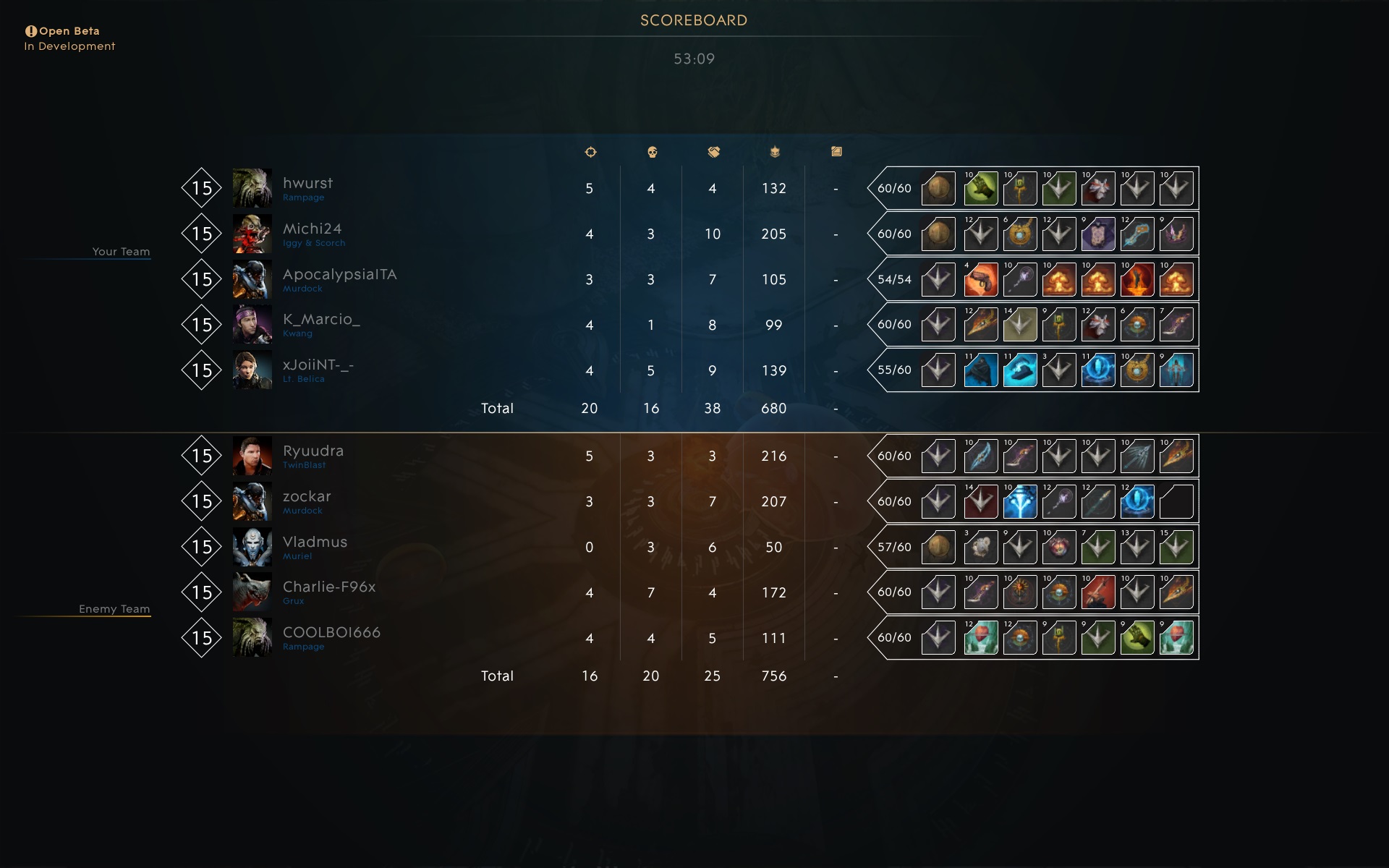Viewport: 1389px width, 868px height.
Task: Click Vladmus's Muriel hero portrait
Action: [x=252, y=547]
